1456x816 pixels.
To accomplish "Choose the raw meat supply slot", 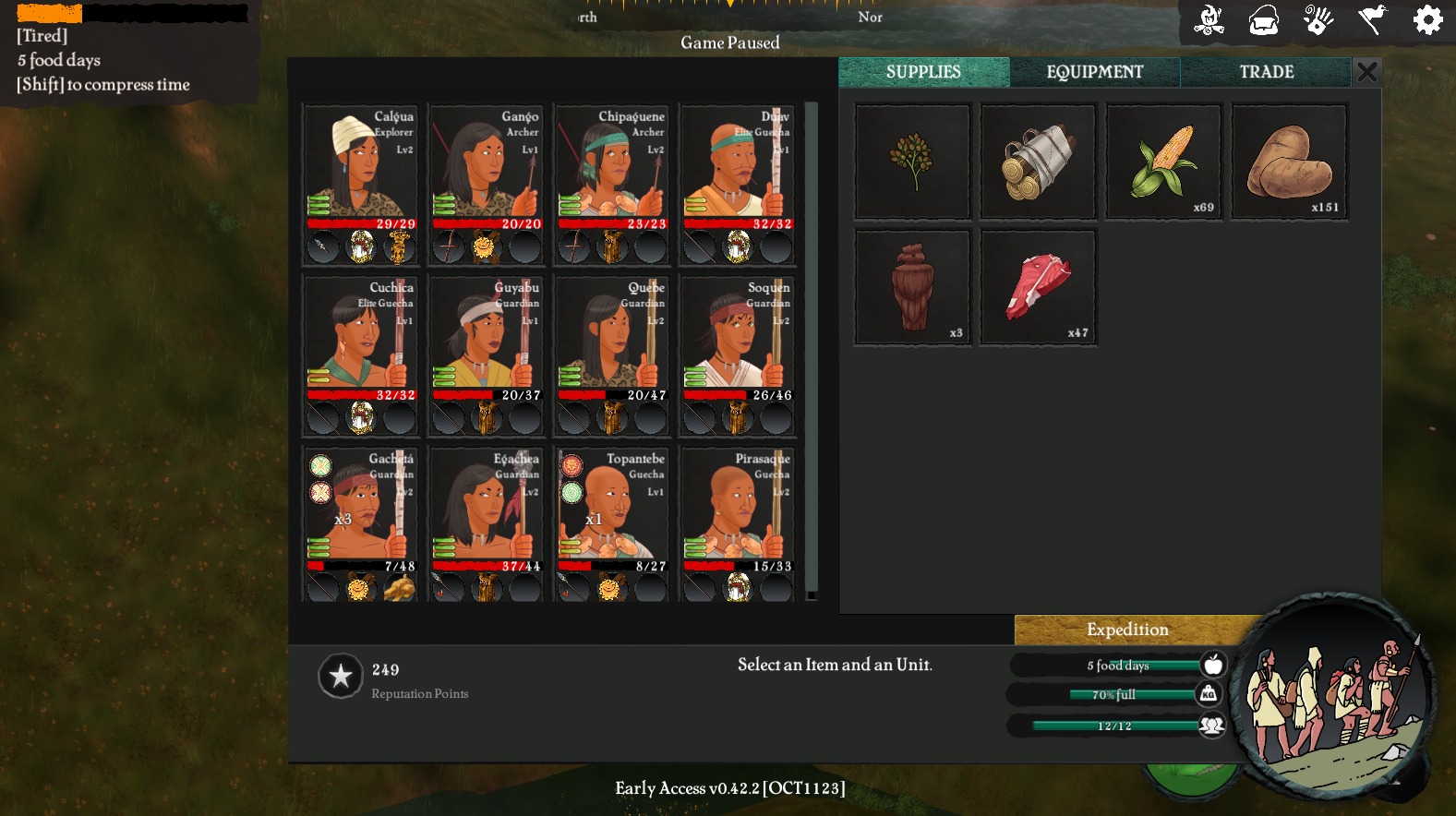I will [x=1038, y=287].
